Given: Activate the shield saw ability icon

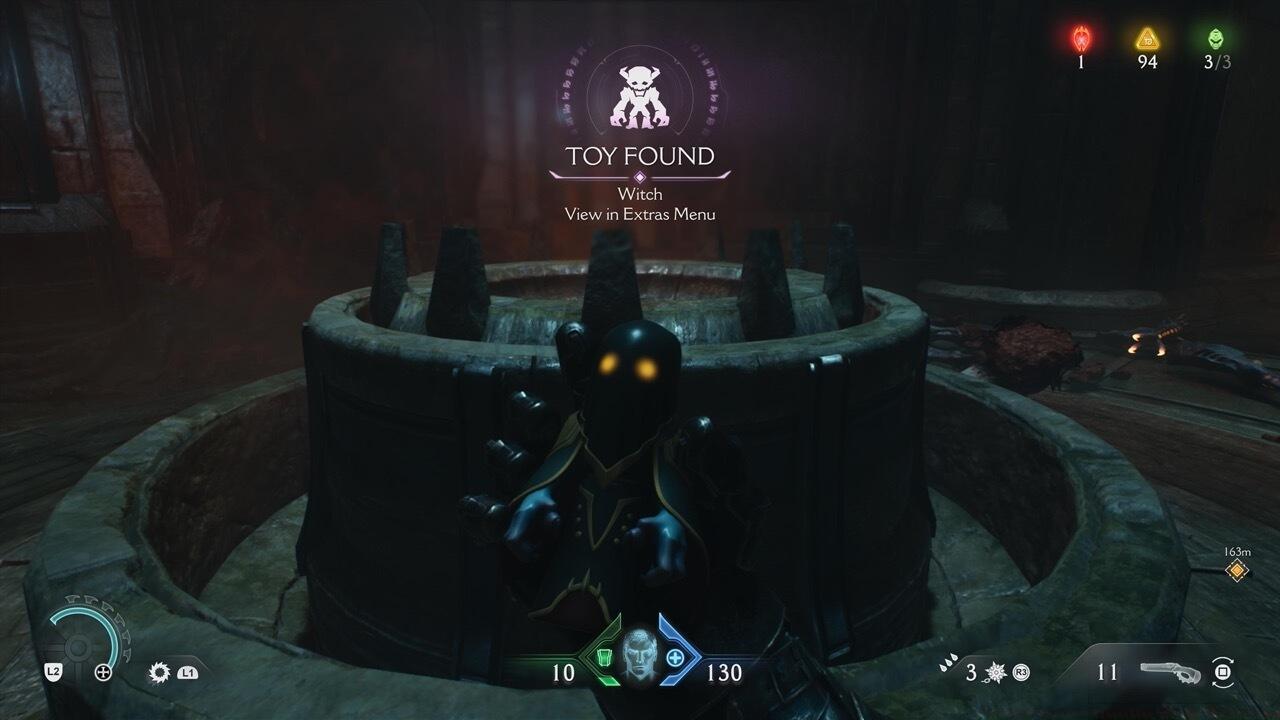Looking at the screenshot, I should tap(159, 672).
